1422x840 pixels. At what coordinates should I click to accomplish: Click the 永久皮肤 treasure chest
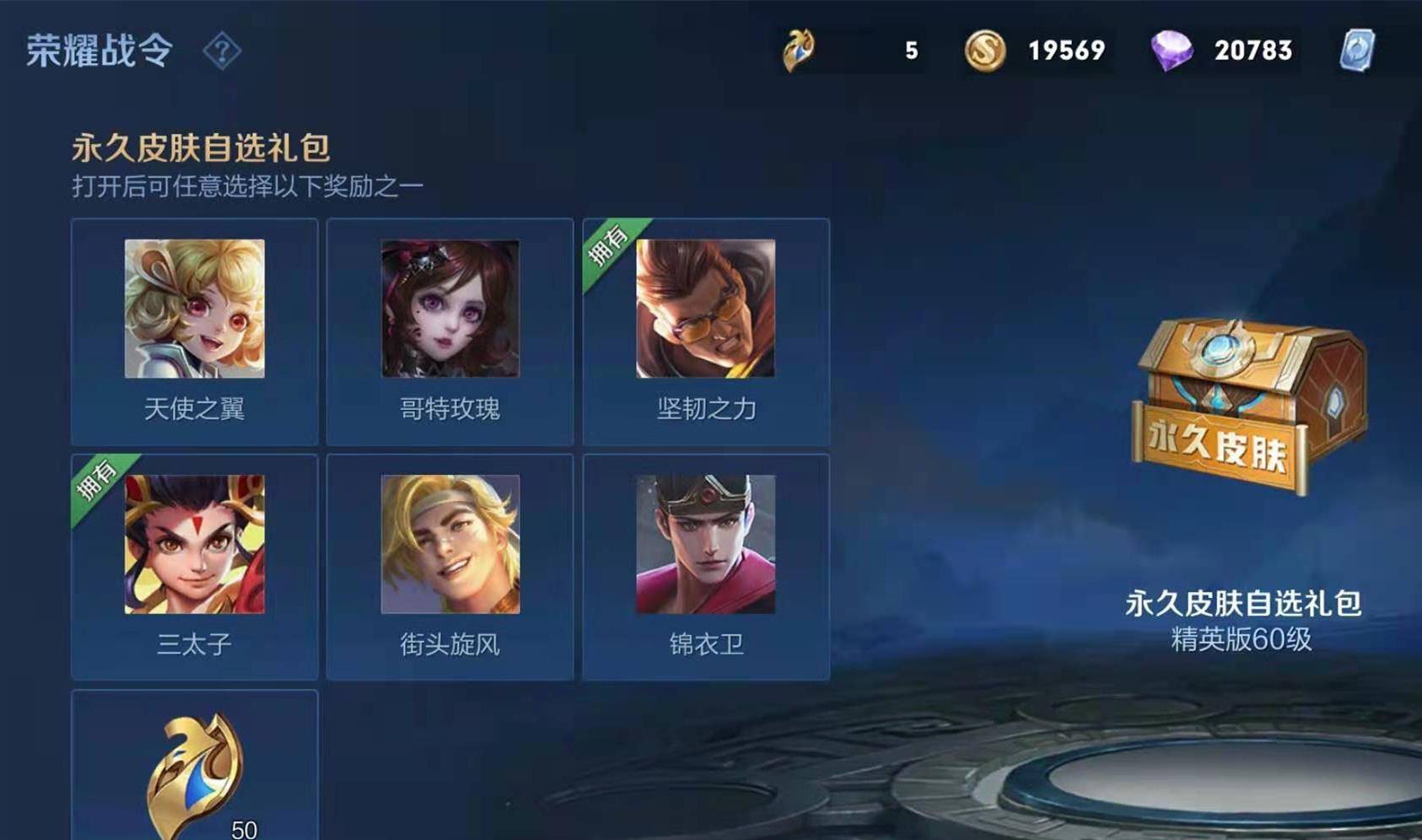tap(1247, 405)
